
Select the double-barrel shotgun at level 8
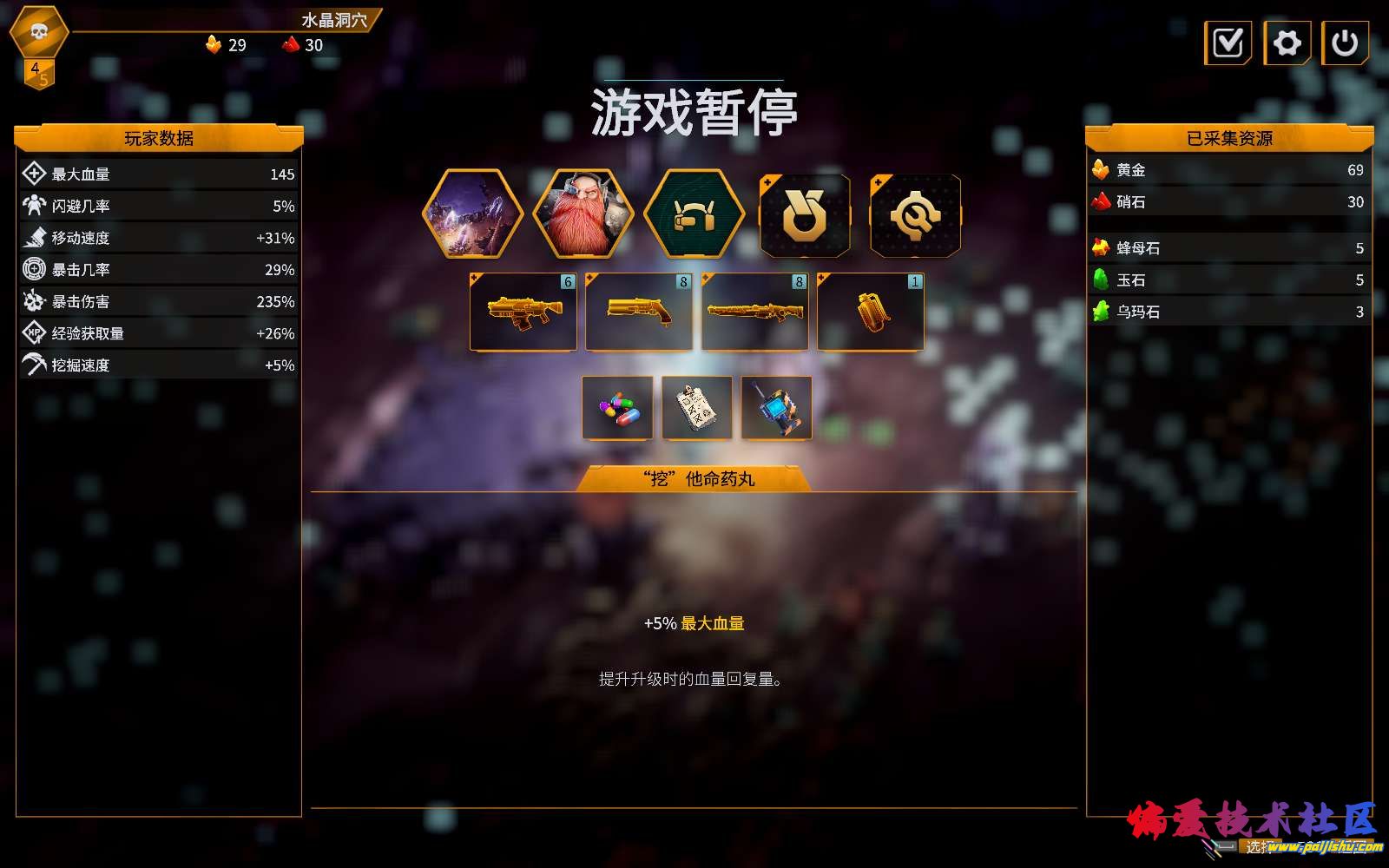click(x=639, y=312)
